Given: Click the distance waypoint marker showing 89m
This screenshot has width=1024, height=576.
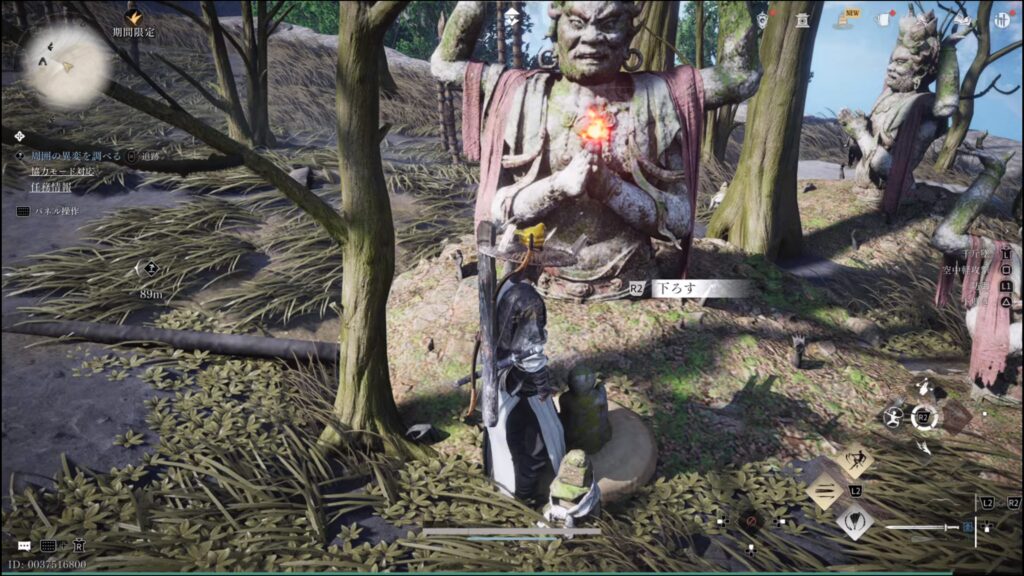Looking at the screenshot, I should (149, 268).
